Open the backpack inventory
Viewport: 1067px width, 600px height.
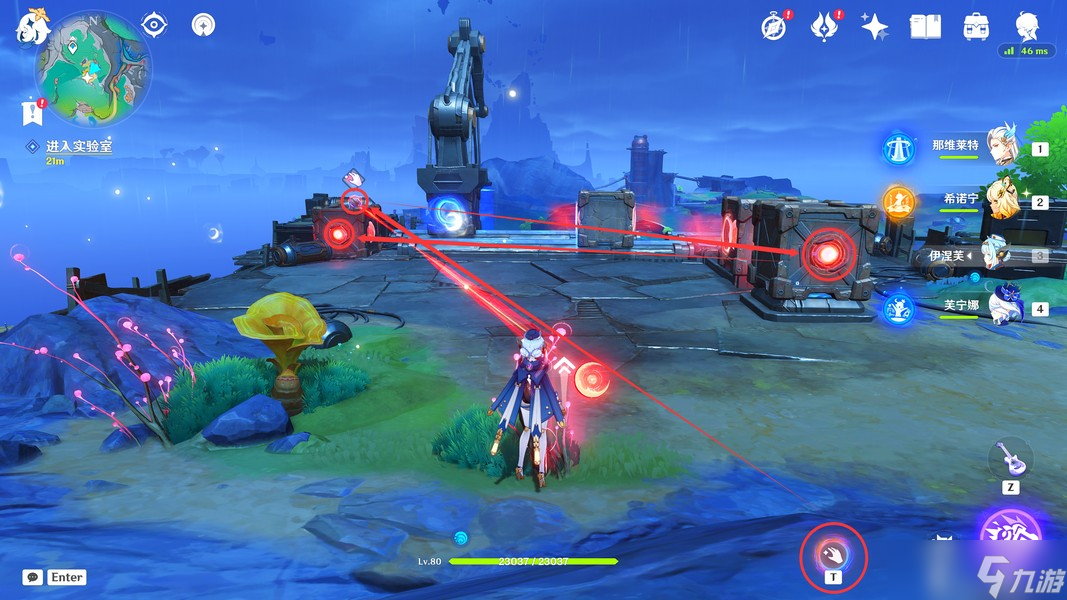976,27
